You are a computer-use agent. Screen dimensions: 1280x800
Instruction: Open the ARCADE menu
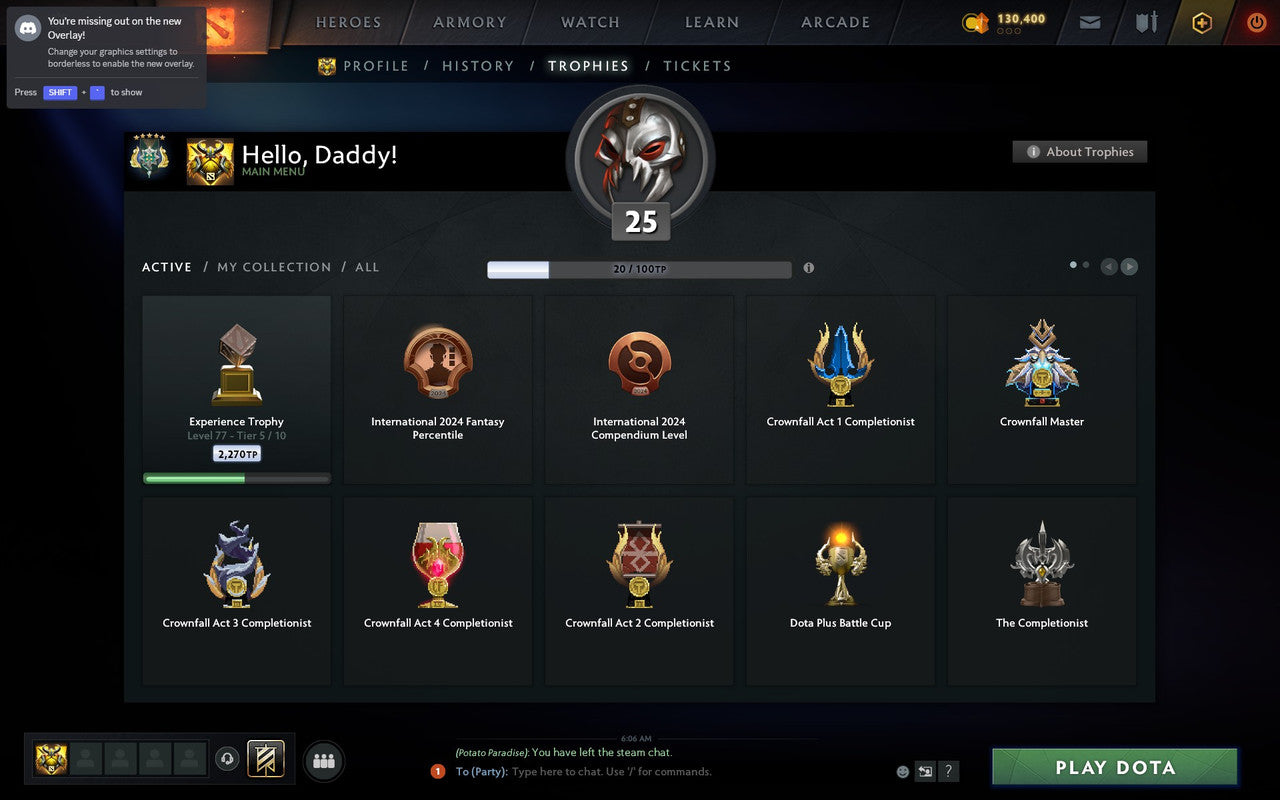(x=835, y=21)
